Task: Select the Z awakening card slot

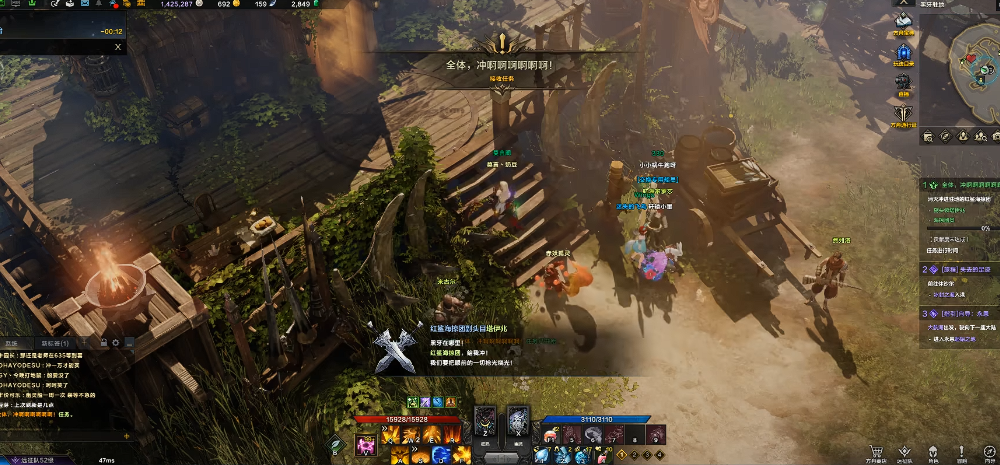Action: click(484, 423)
